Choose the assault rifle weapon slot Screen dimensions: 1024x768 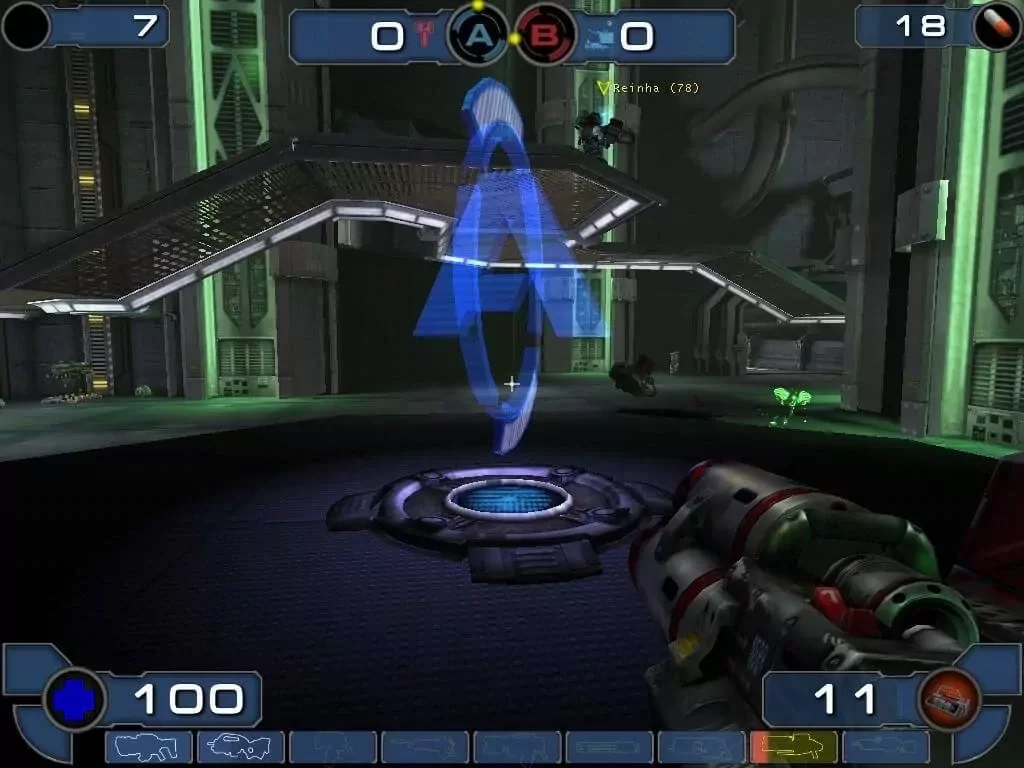(x=240, y=747)
